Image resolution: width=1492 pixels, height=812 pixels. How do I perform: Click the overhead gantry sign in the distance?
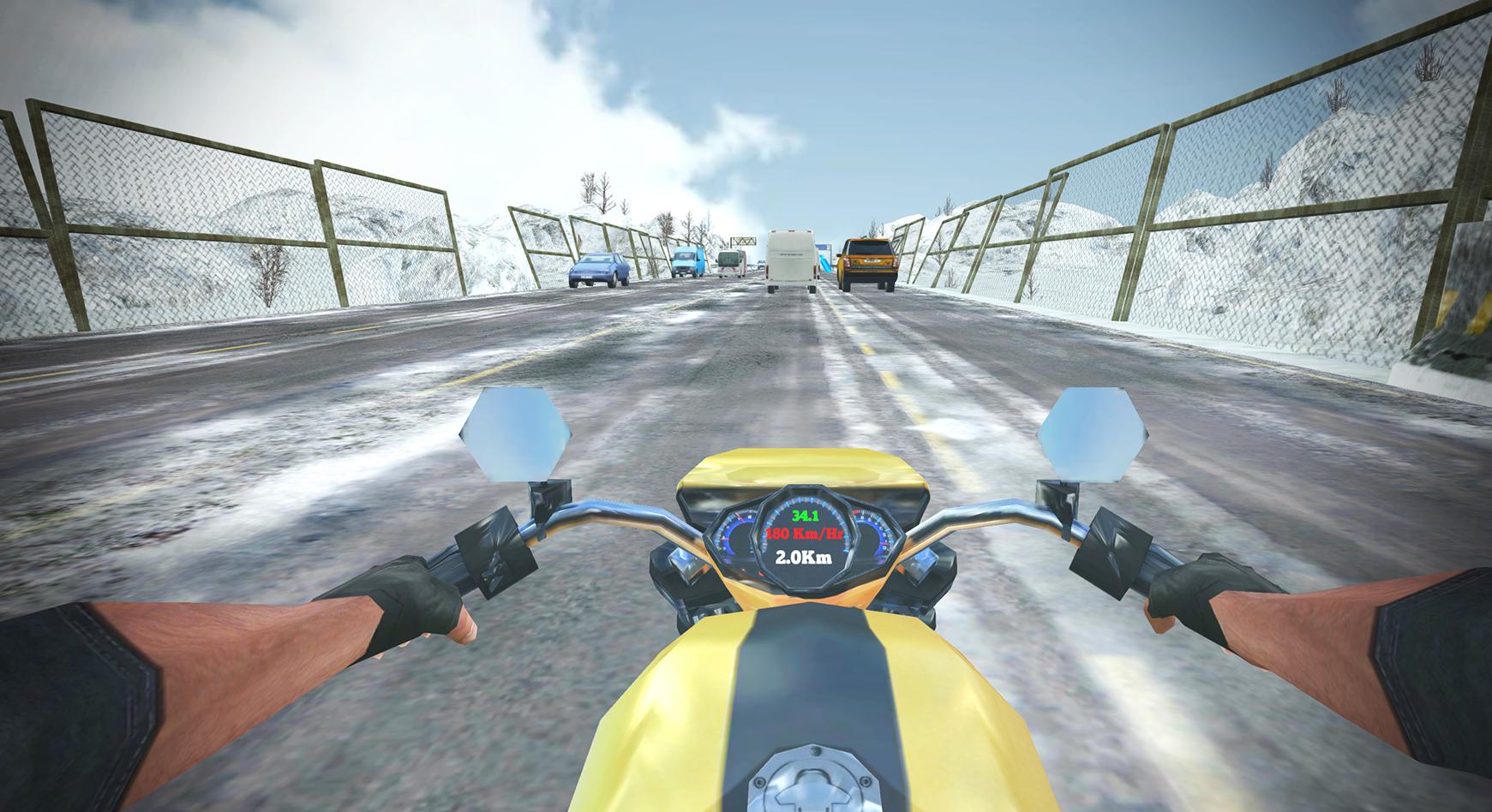(x=743, y=242)
